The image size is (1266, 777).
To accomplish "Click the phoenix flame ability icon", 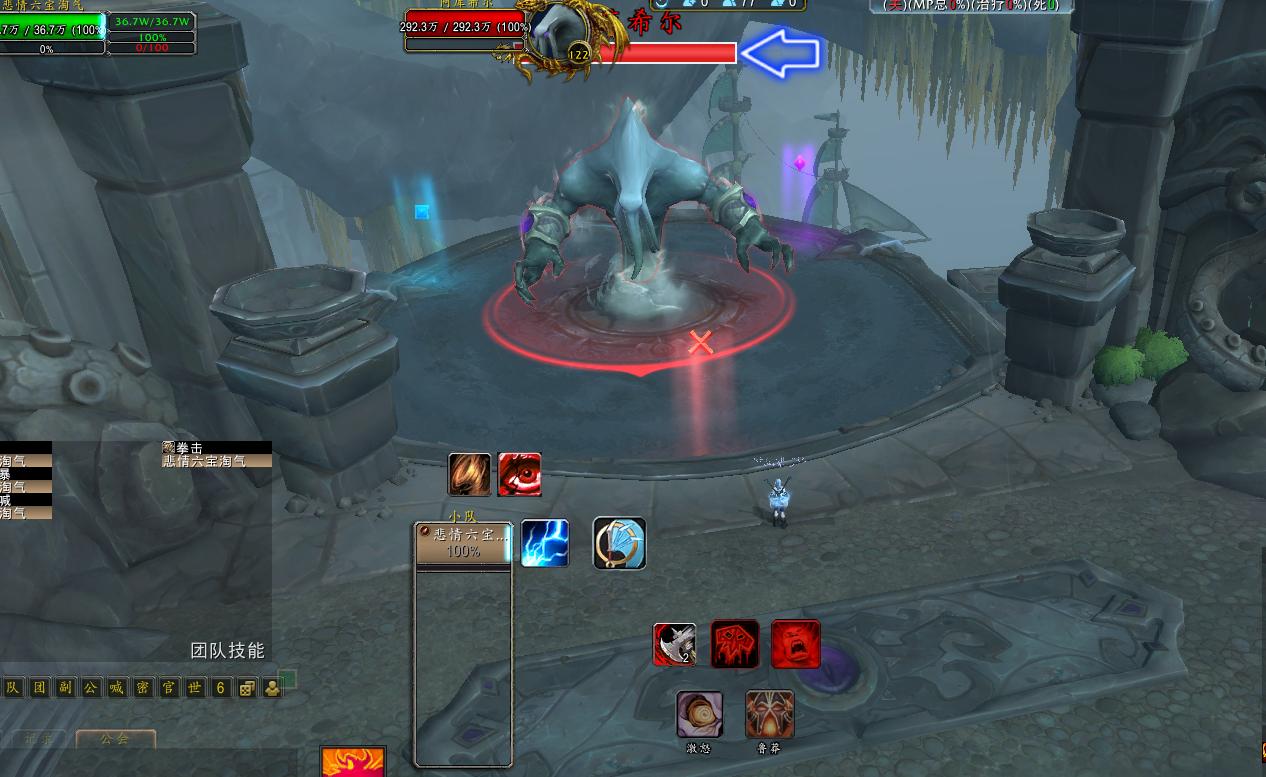I will [353, 762].
